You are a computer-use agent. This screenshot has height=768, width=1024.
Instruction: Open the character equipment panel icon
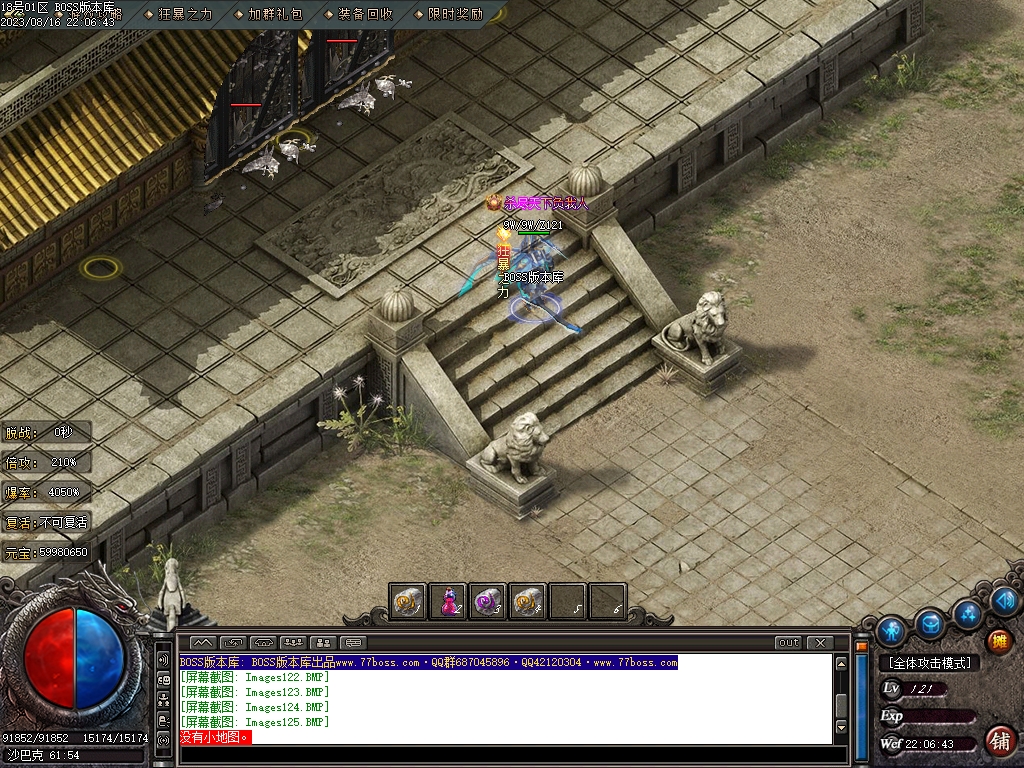click(891, 631)
